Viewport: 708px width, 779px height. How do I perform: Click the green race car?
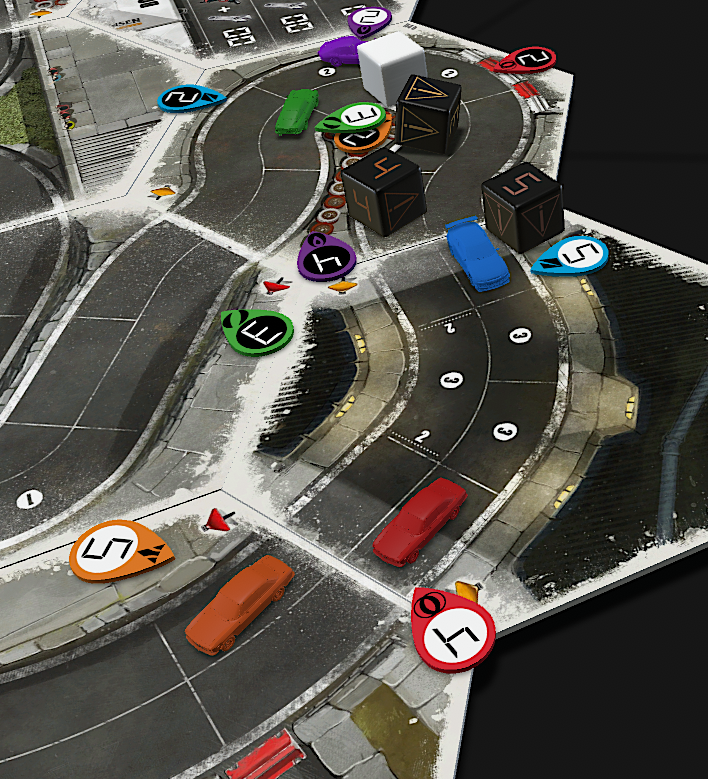296,109
